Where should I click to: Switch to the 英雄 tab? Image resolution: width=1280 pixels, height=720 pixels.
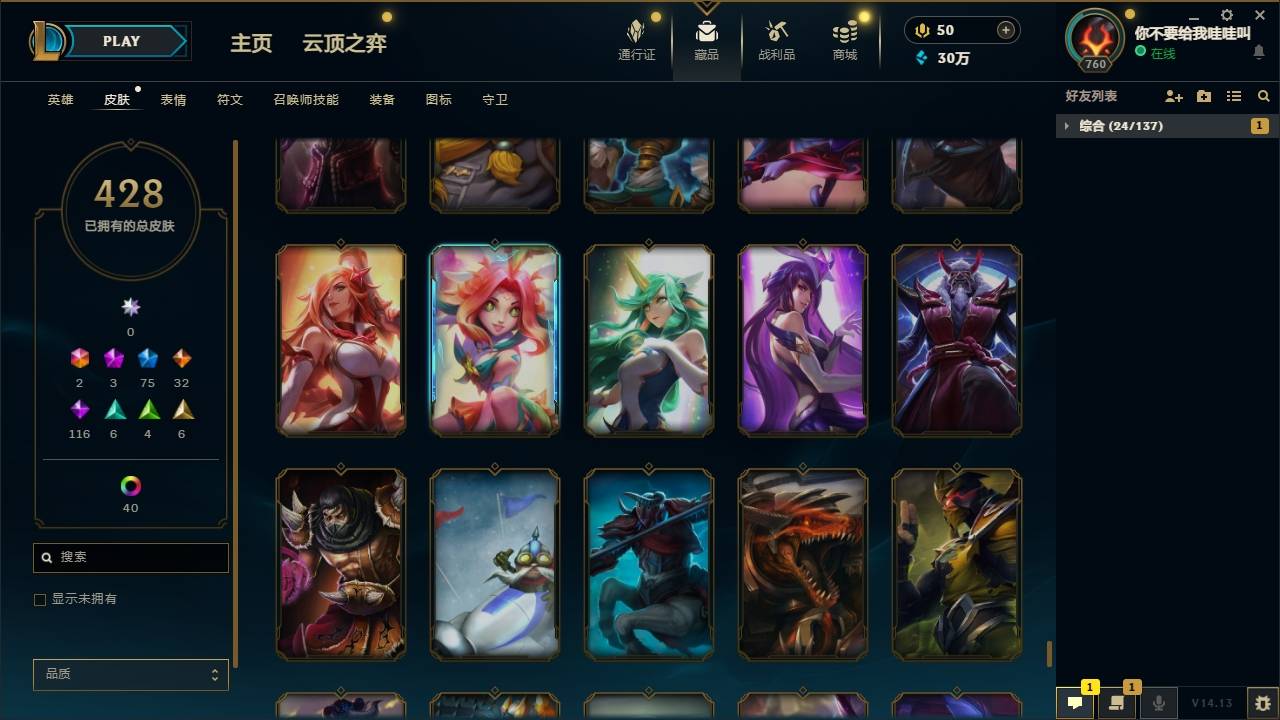pos(58,99)
